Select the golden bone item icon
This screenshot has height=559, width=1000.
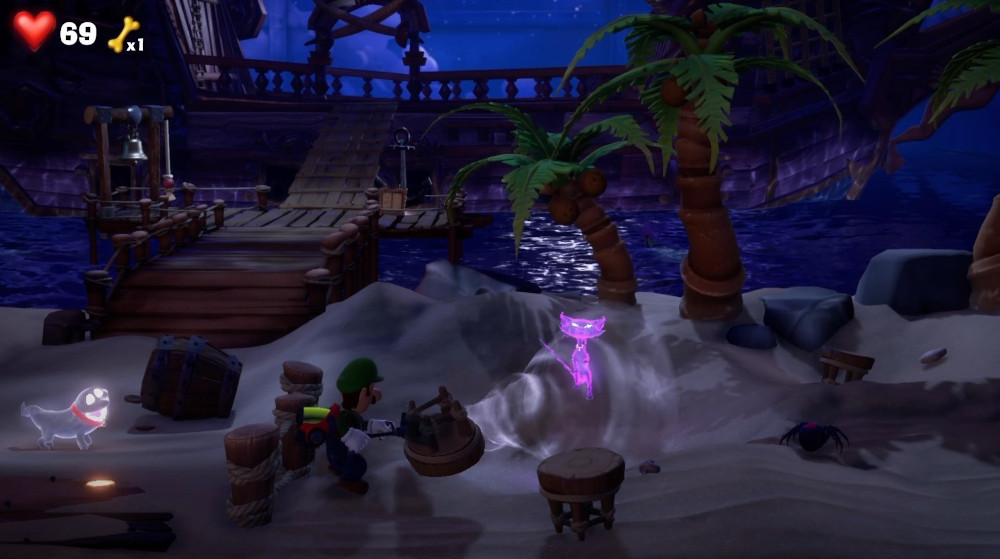(122, 34)
